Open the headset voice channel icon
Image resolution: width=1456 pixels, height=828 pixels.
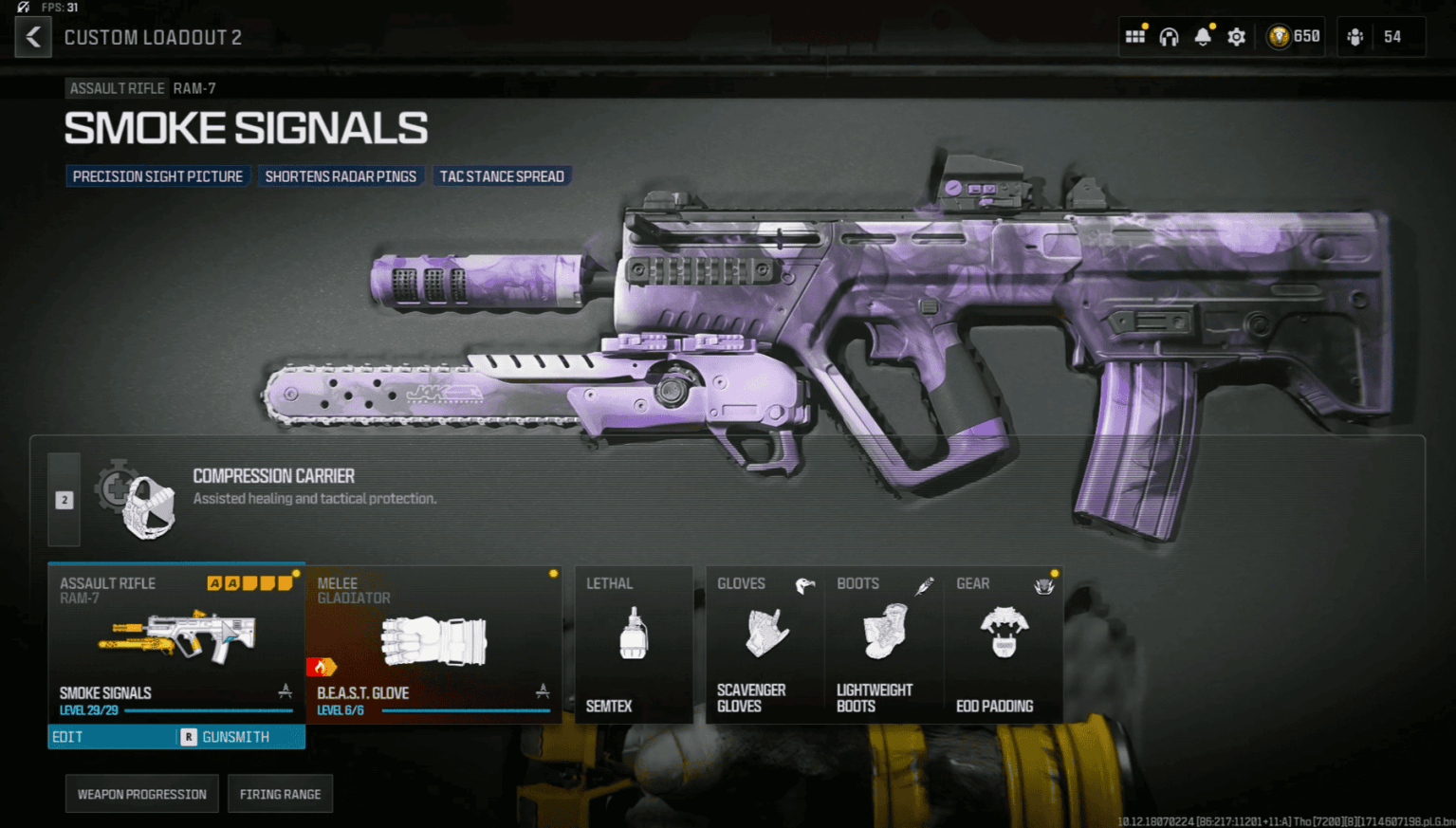coord(1169,37)
